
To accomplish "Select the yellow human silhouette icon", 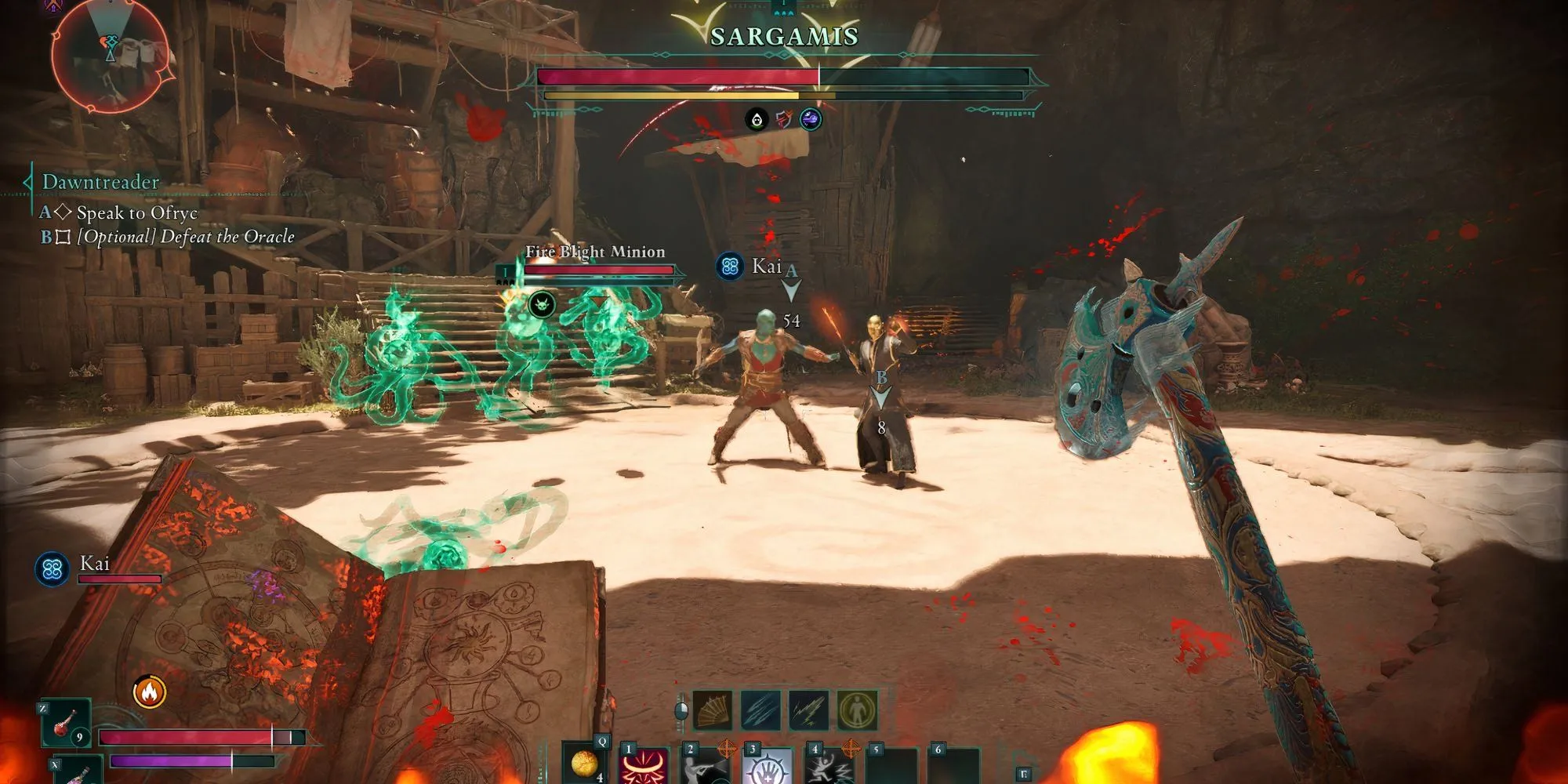I will point(856,710).
